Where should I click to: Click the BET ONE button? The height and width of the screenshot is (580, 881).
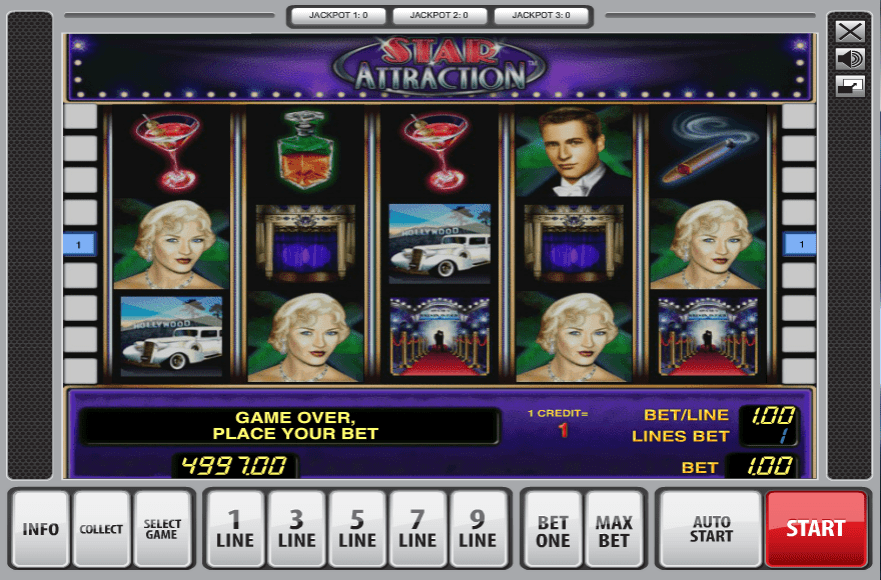[x=553, y=528]
